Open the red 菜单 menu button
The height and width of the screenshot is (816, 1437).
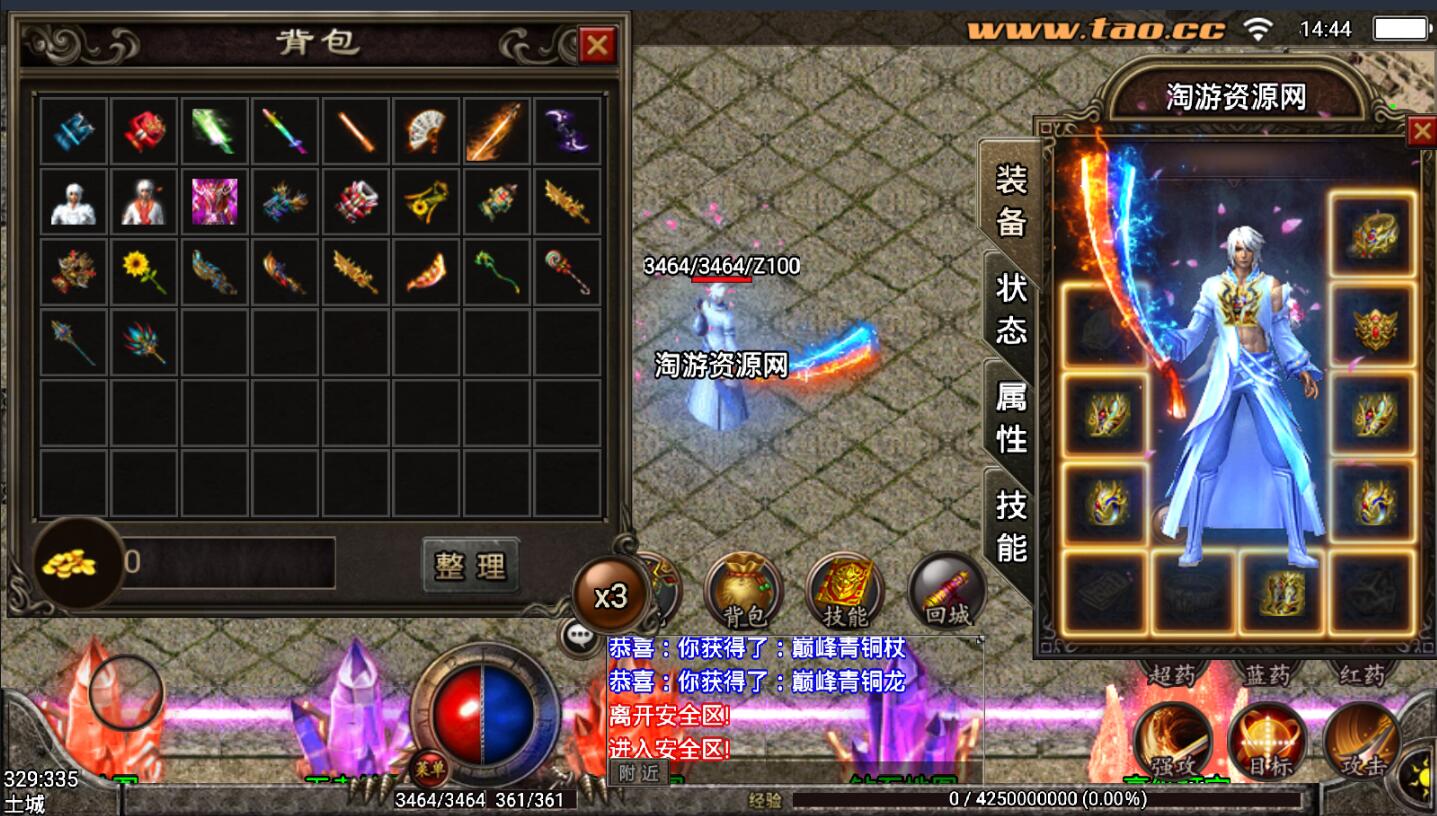(428, 768)
